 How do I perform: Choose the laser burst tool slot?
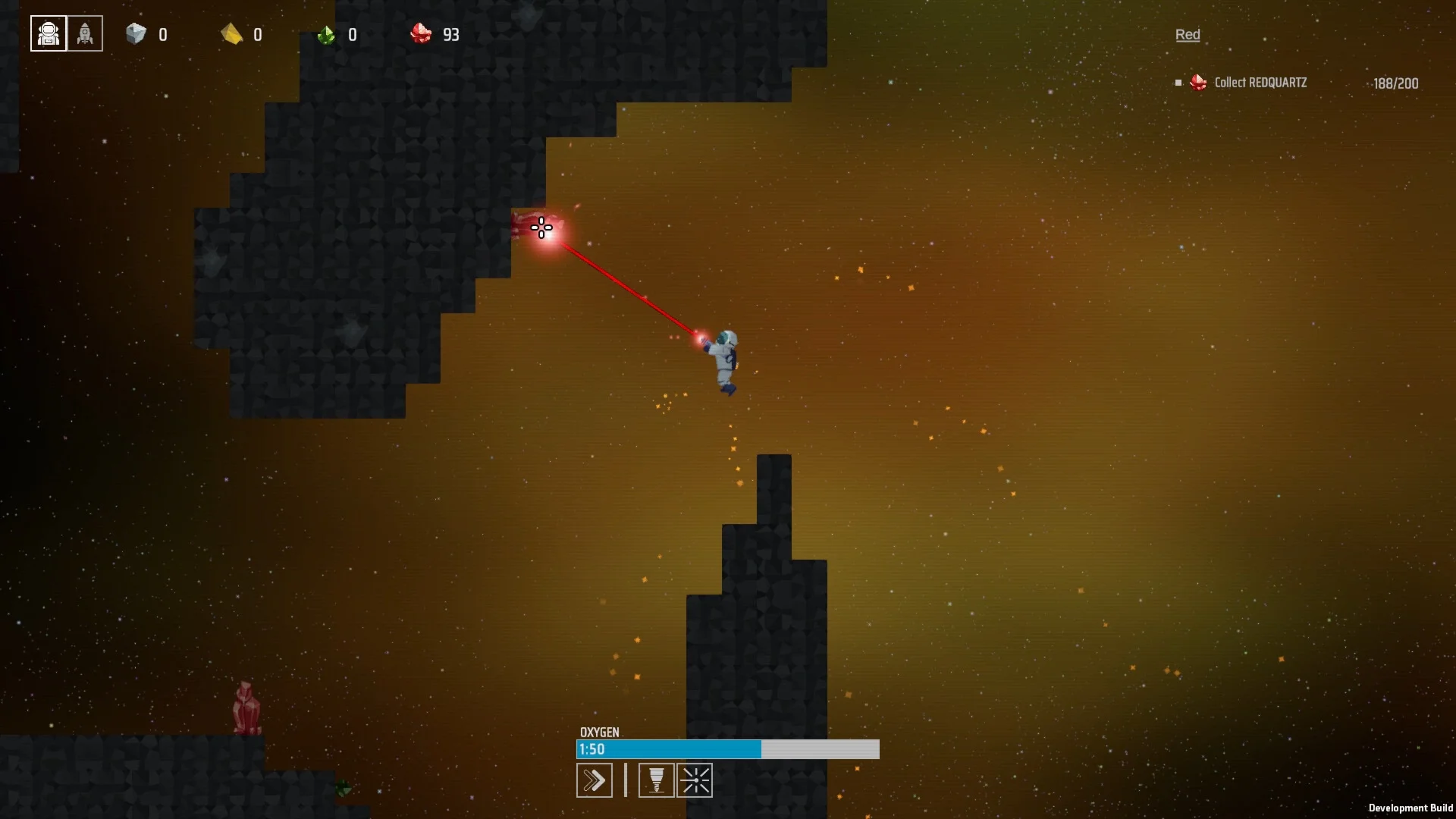coord(695,780)
